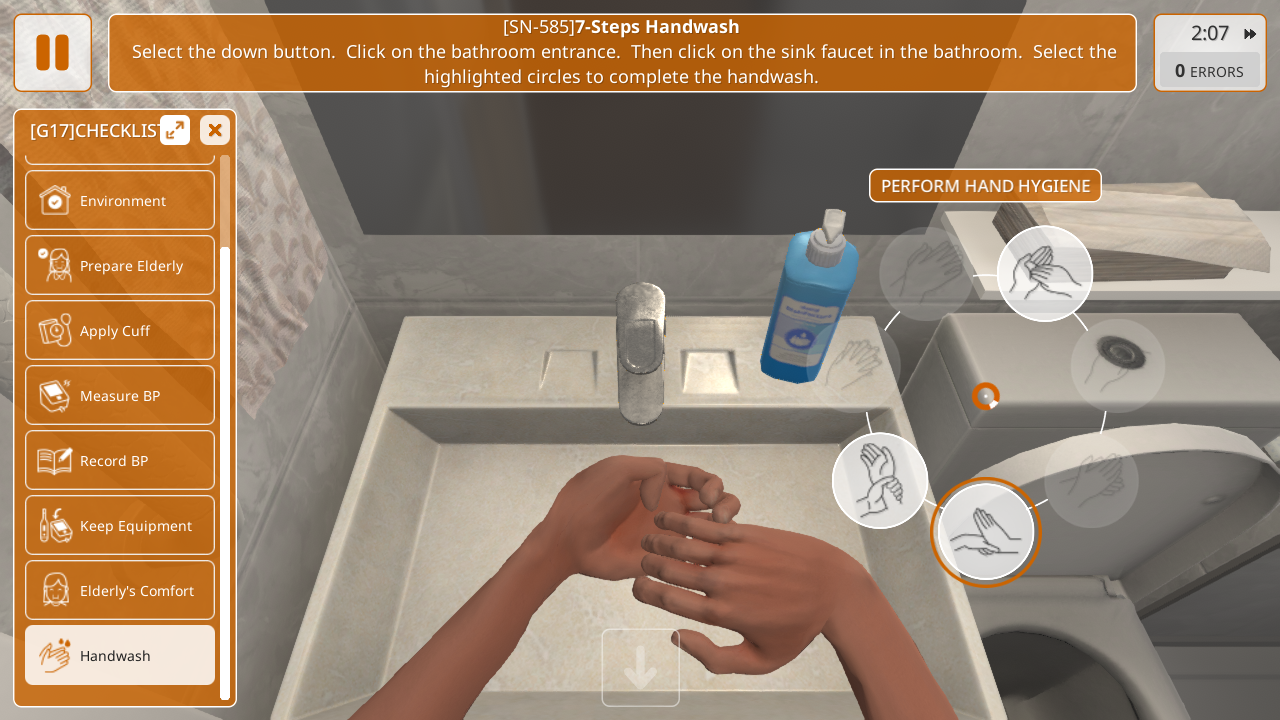Select Keep Equipment in the checklist
This screenshot has height=720, width=1280.
120,525
